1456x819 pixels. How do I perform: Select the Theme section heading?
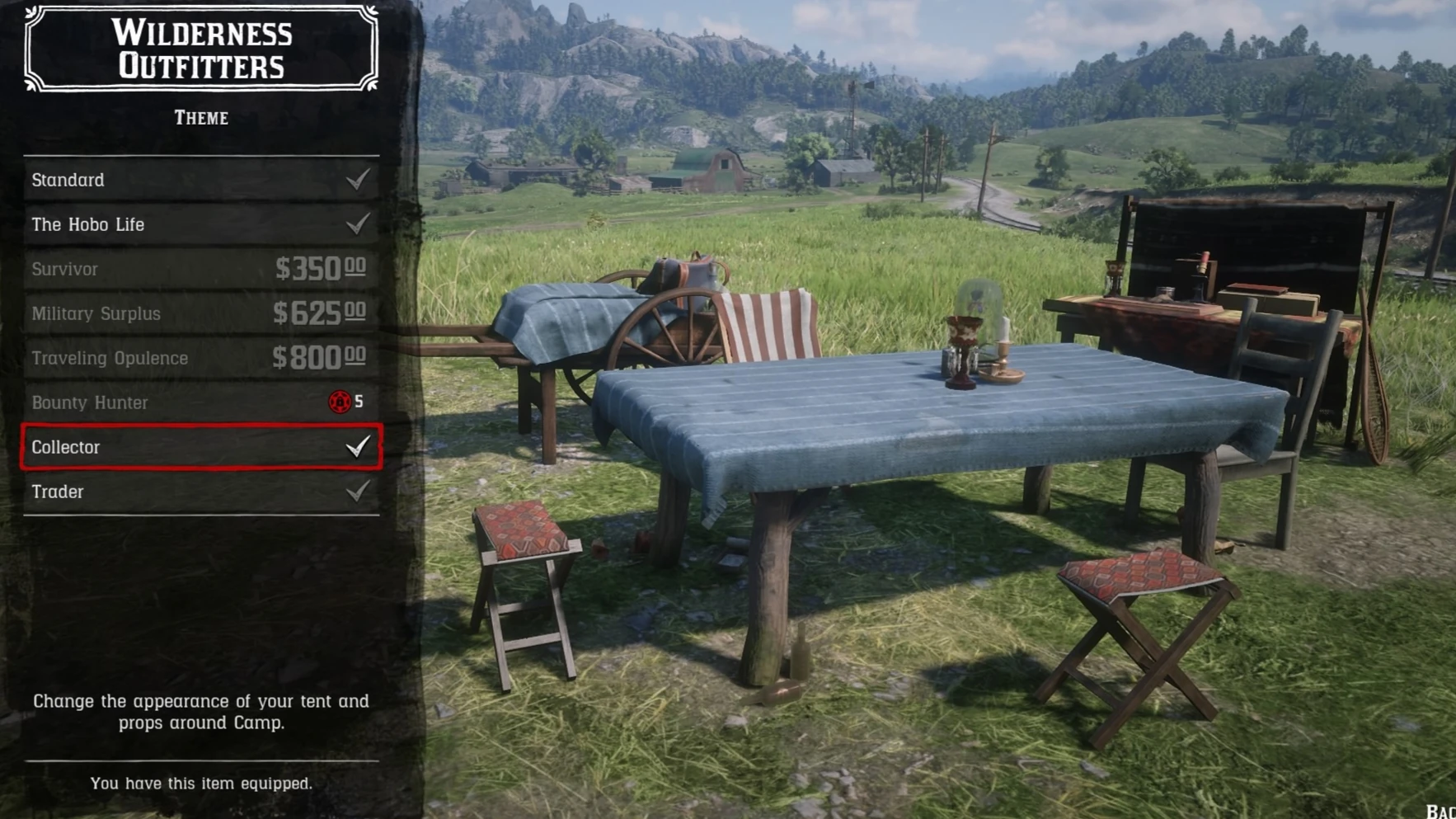(x=201, y=118)
